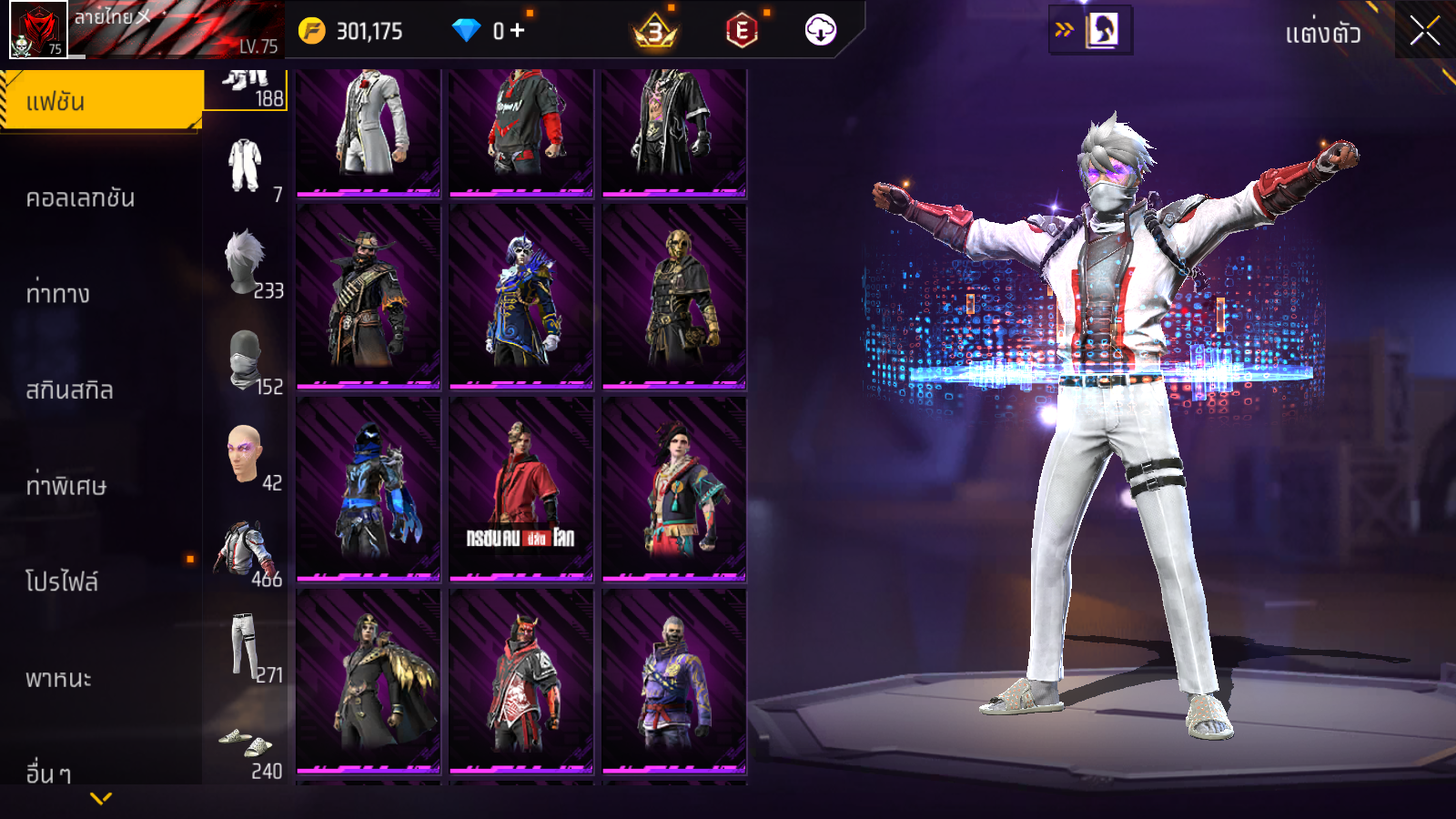The image size is (1456, 819).
Task: Open the คอลเลกชัน (Collection) section
Action: [80, 197]
